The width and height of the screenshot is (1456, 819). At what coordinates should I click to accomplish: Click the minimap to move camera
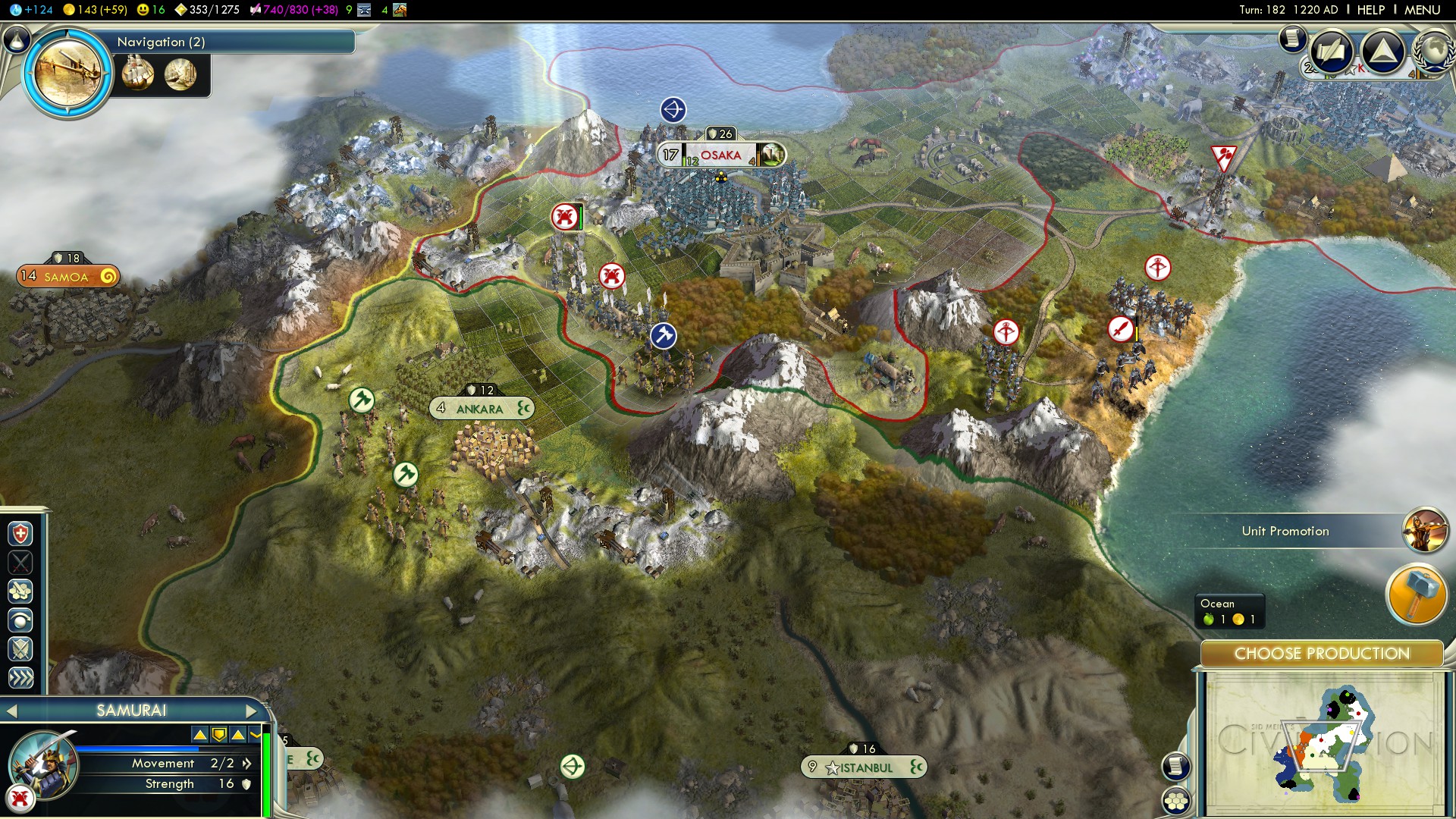(x=1323, y=743)
